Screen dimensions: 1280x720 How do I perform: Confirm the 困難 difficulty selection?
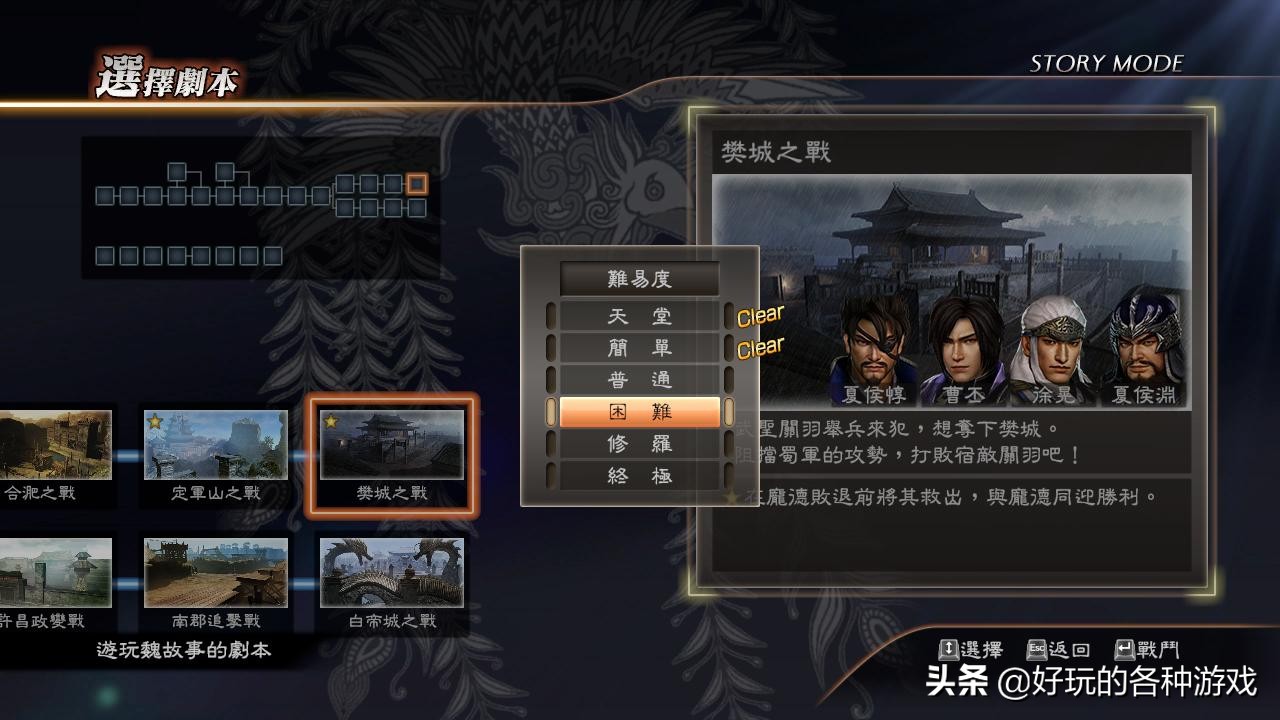pos(640,411)
